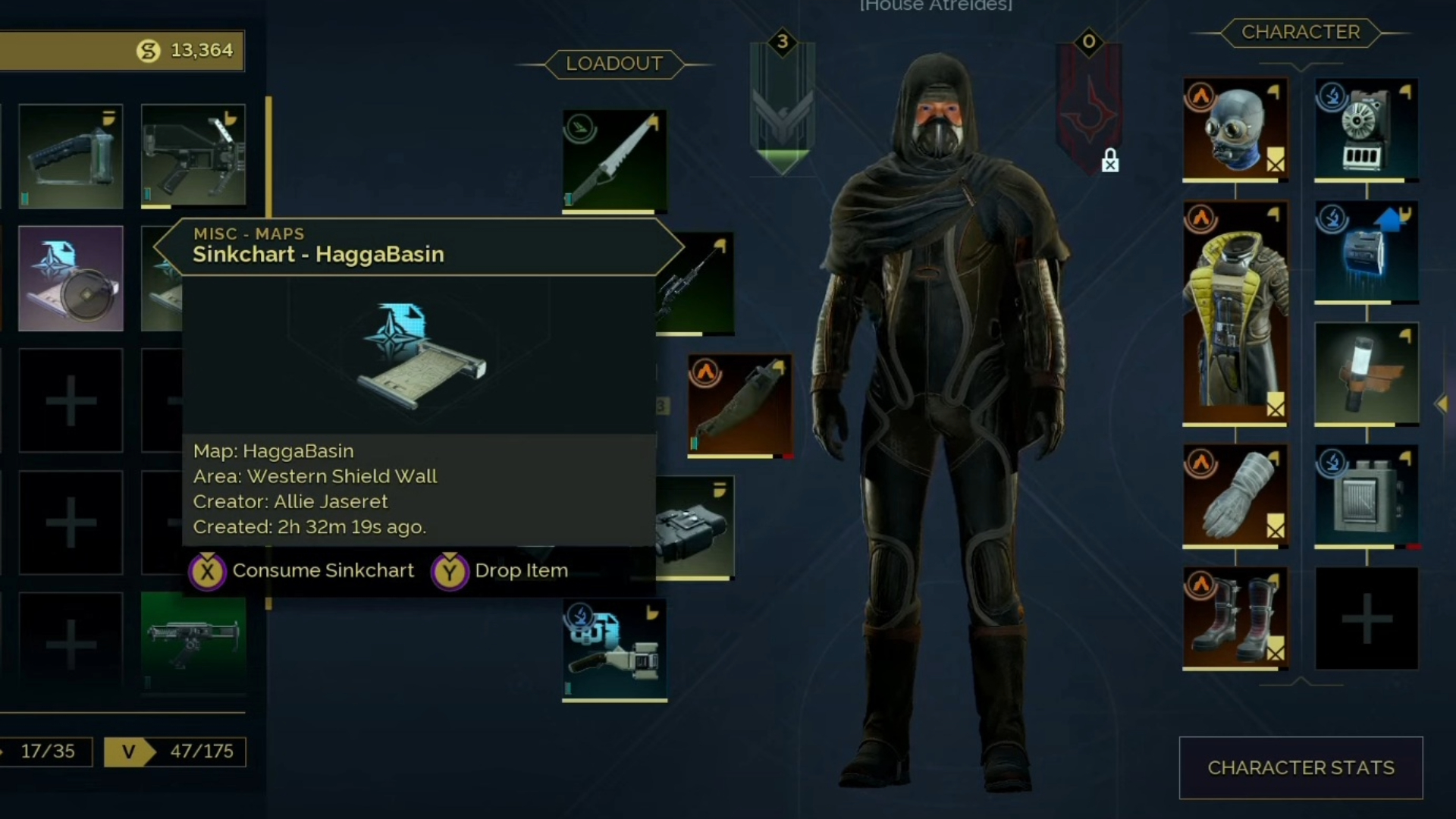
Task: Select the first inventory gun slot
Action: coord(71,156)
